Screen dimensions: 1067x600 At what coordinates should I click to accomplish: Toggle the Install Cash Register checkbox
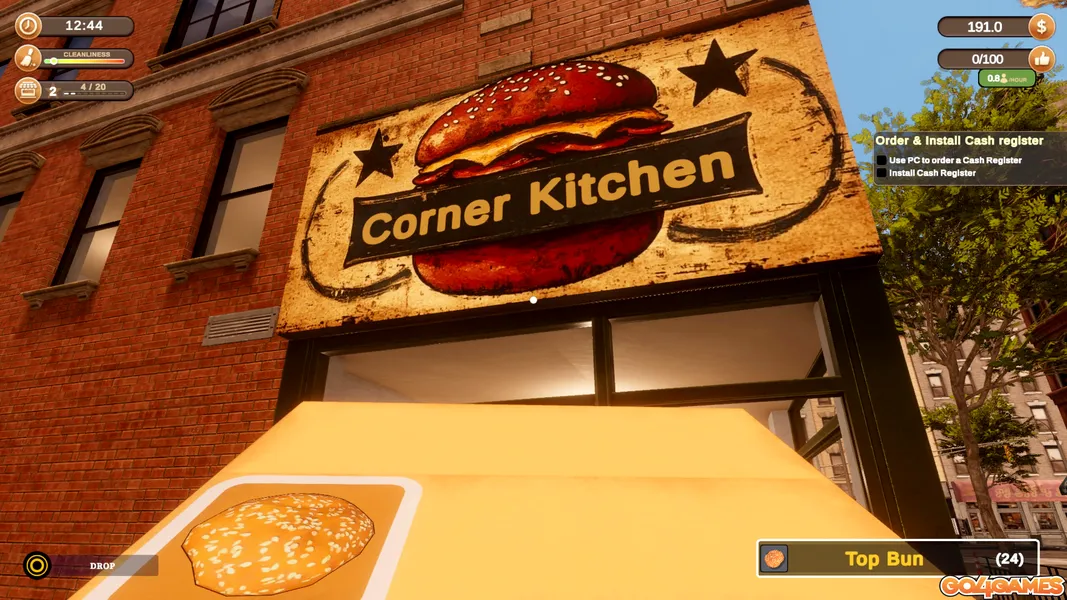click(882, 173)
